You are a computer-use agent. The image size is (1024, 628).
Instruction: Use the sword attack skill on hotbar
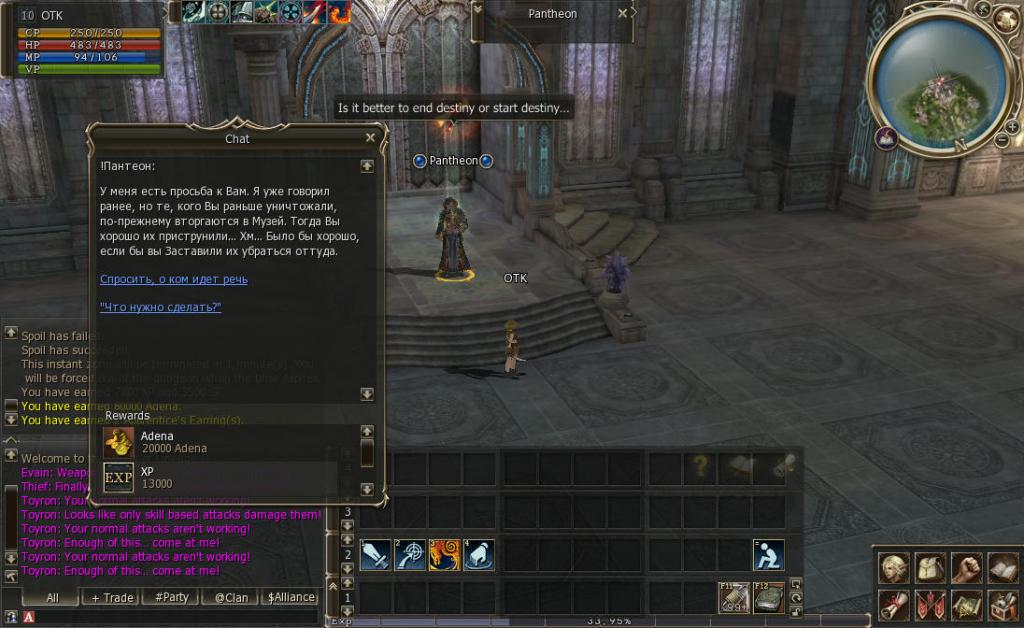pos(375,555)
